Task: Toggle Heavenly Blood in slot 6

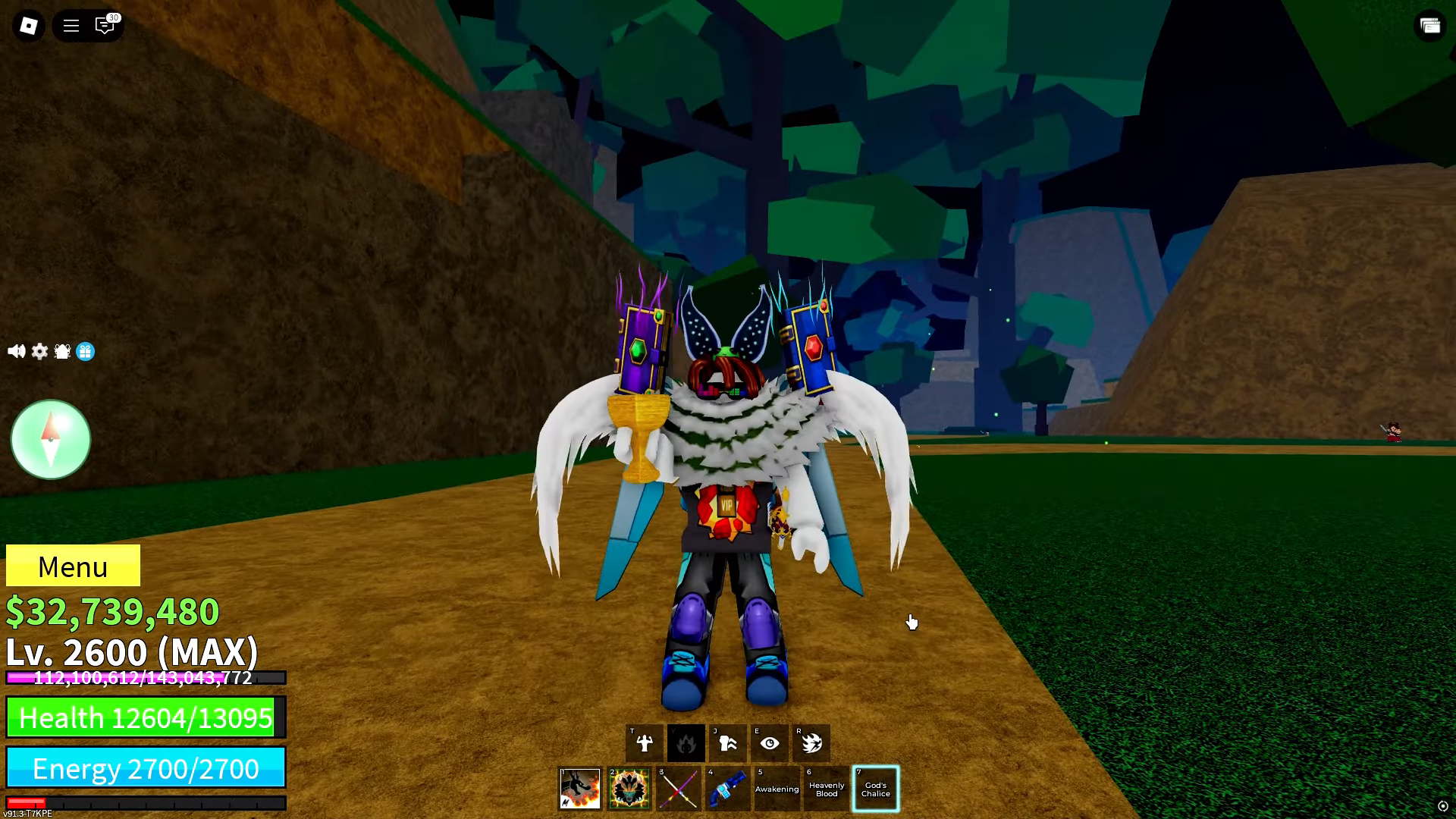Action: click(x=826, y=789)
